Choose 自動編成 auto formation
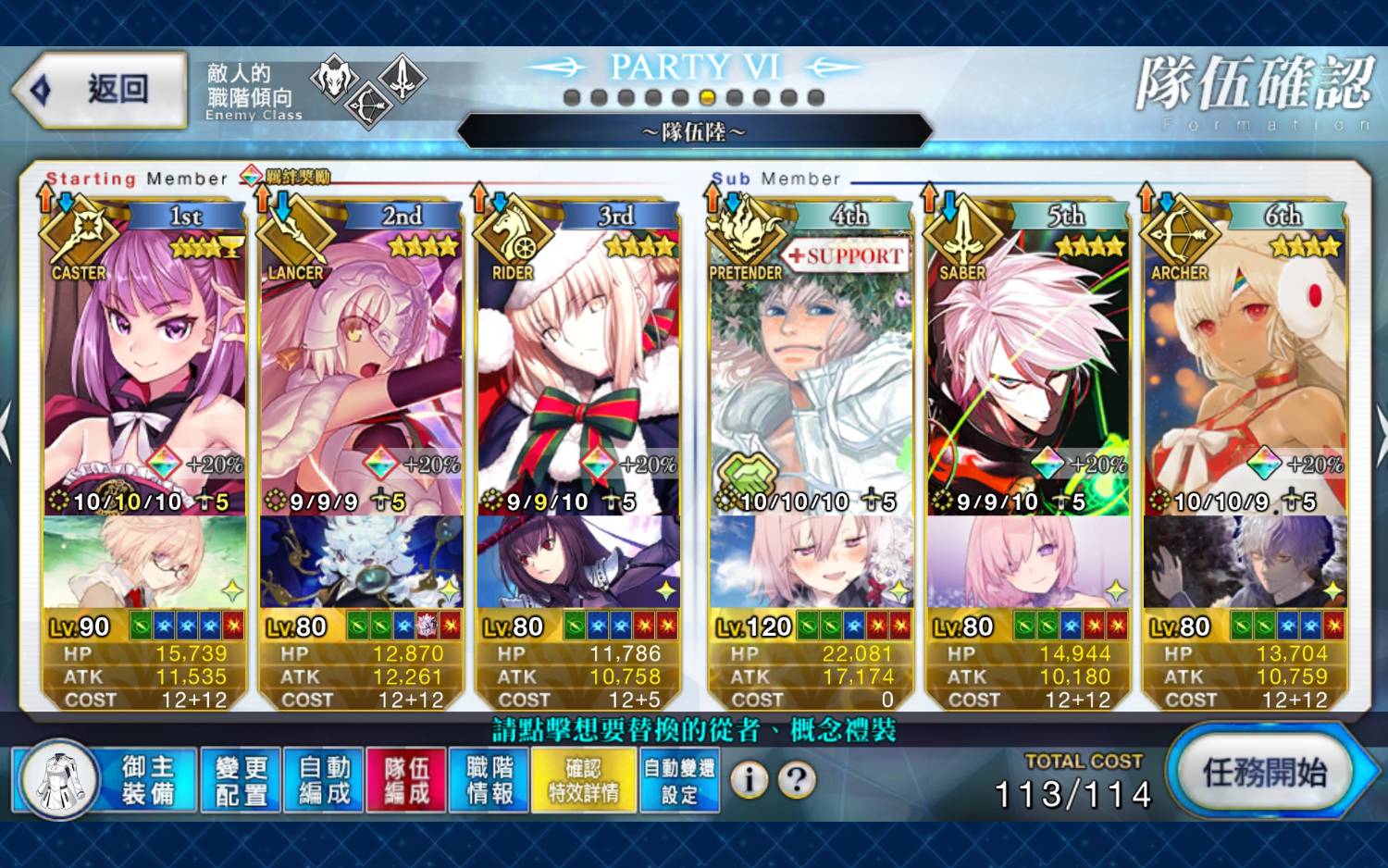The width and height of the screenshot is (1388, 868). coord(324,780)
